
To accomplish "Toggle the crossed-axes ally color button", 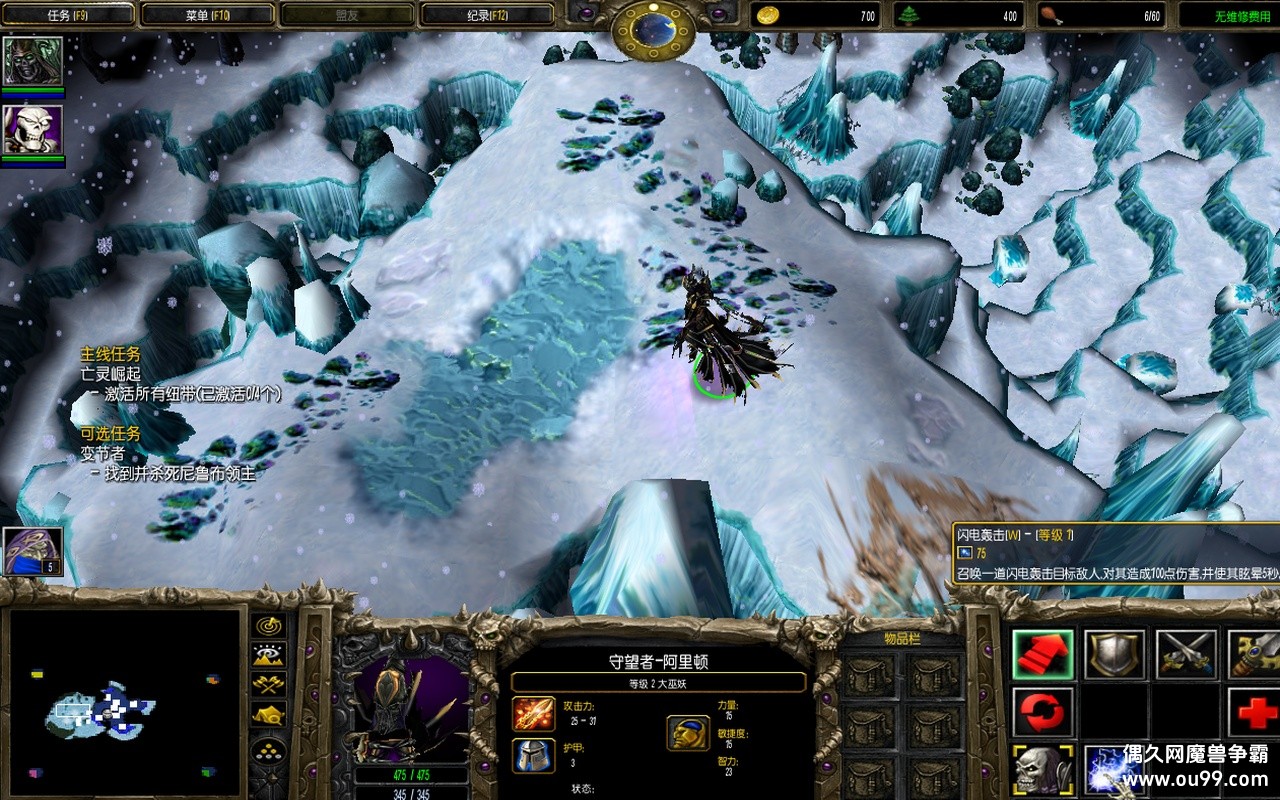I will tap(269, 685).
